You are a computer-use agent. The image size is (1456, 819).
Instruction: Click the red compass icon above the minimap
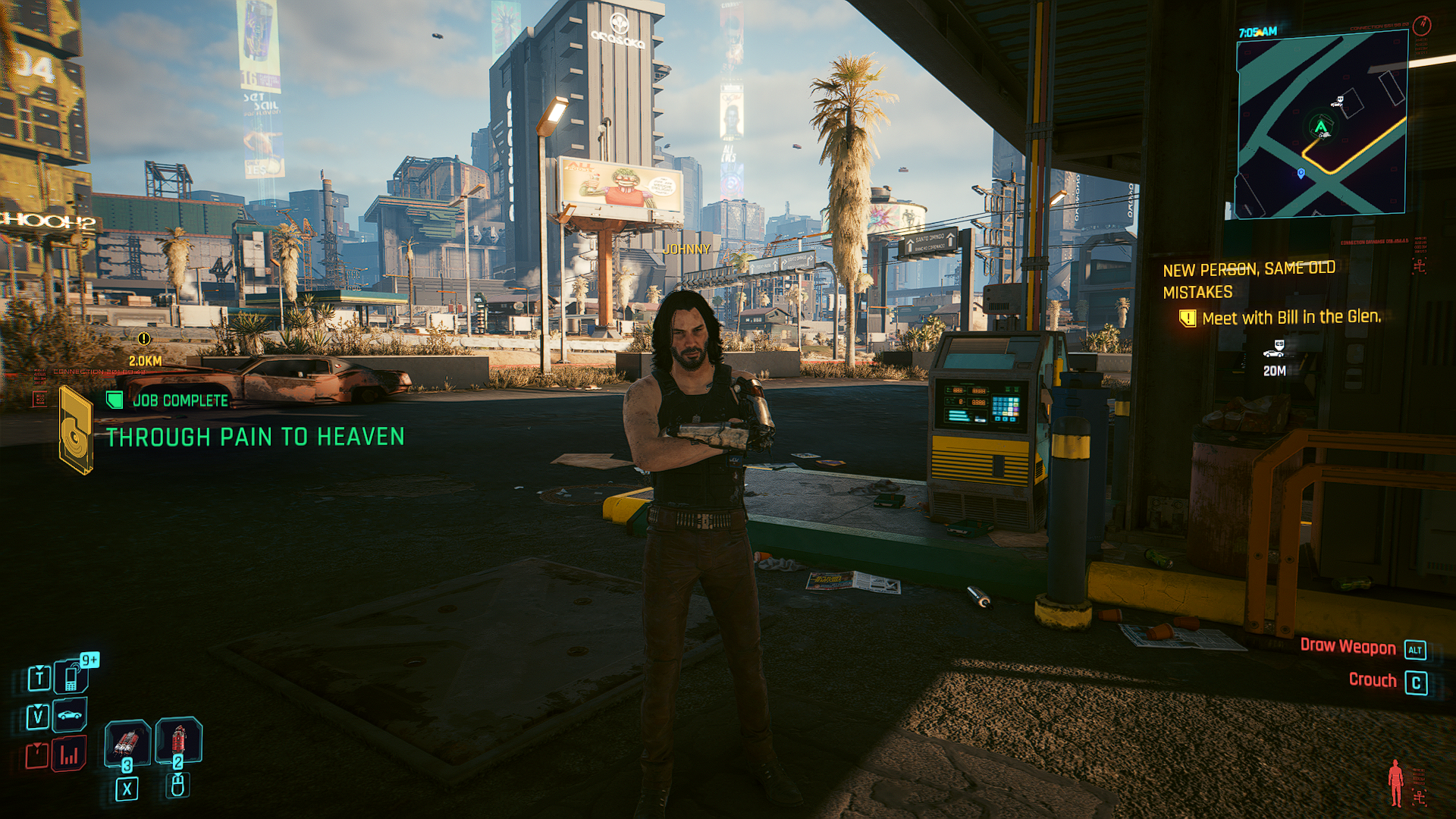click(1422, 26)
